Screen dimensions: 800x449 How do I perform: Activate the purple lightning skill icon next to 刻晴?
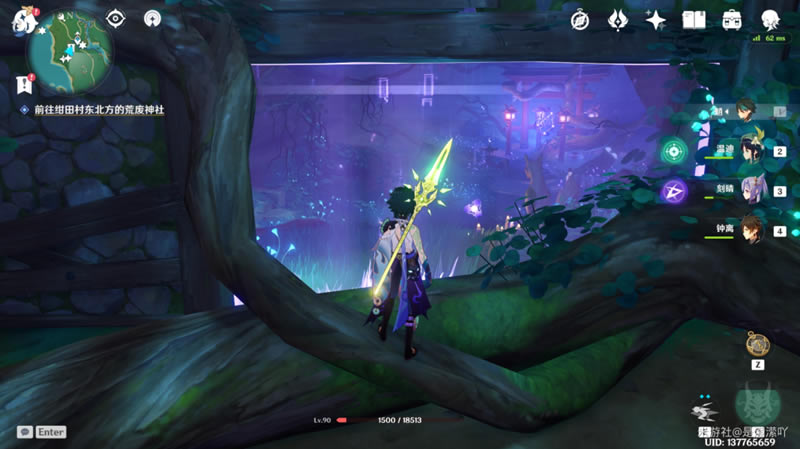pyautogui.click(x=674, y=190)
